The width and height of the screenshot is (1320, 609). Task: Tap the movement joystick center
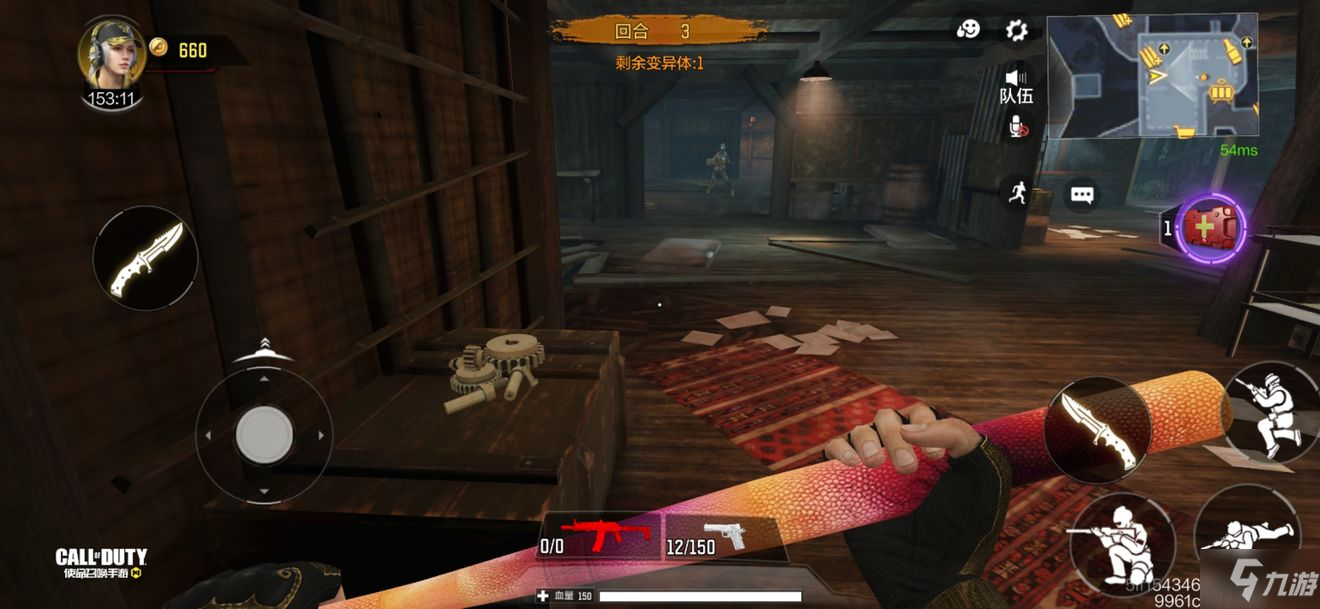pyautogui.click(x=264, y=435)
